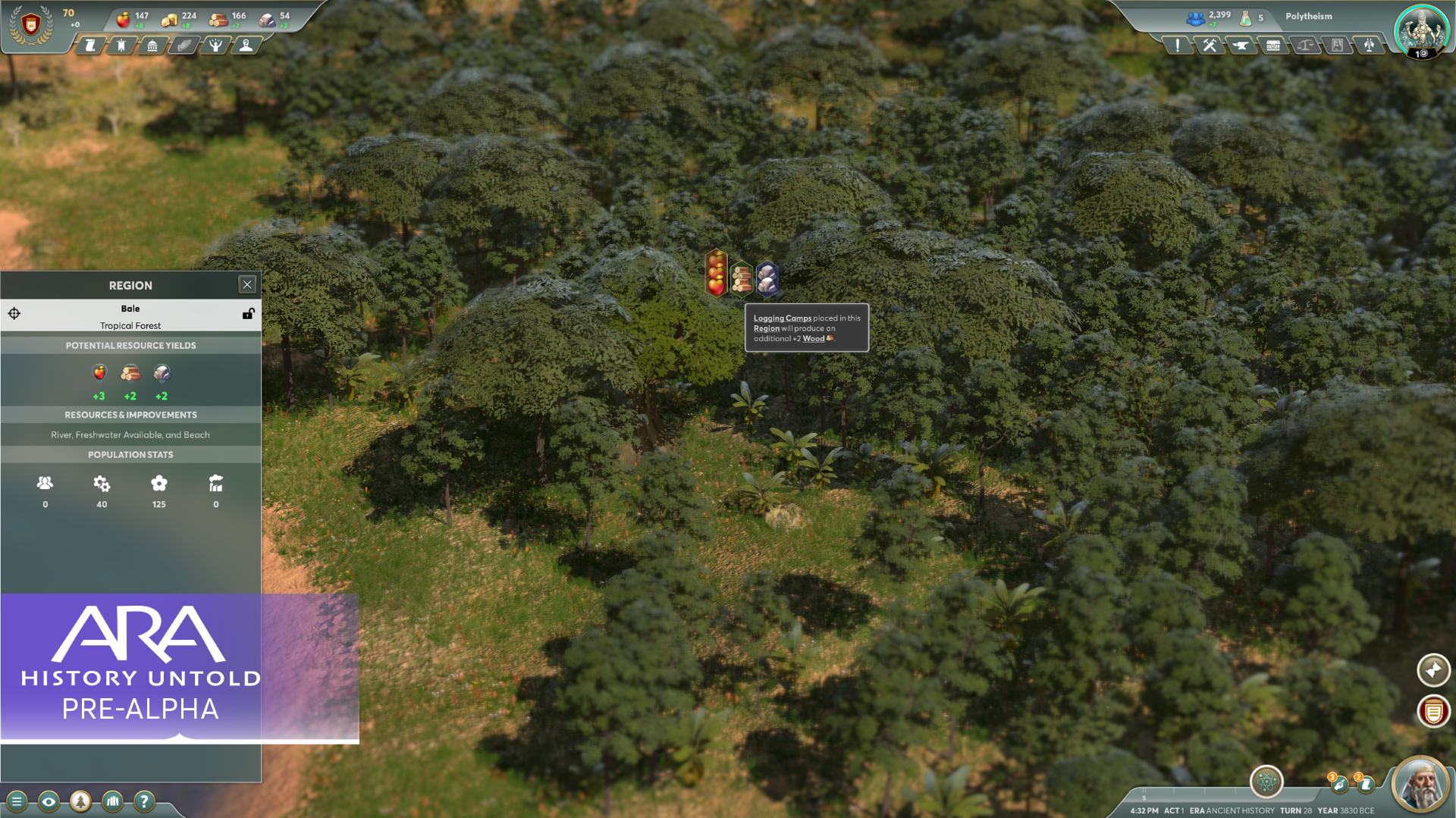Image resolution: width=1456 pixels, height=818 pixels.
Task: Open the exclamation mark alerts button
Action: [1177, 45]
